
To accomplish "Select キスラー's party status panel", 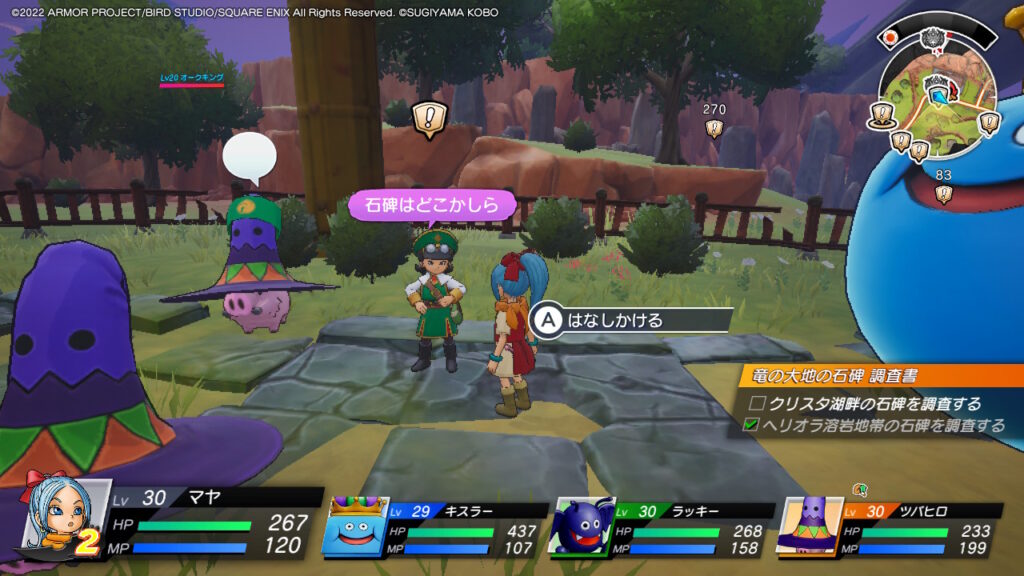I will (437, 524).
